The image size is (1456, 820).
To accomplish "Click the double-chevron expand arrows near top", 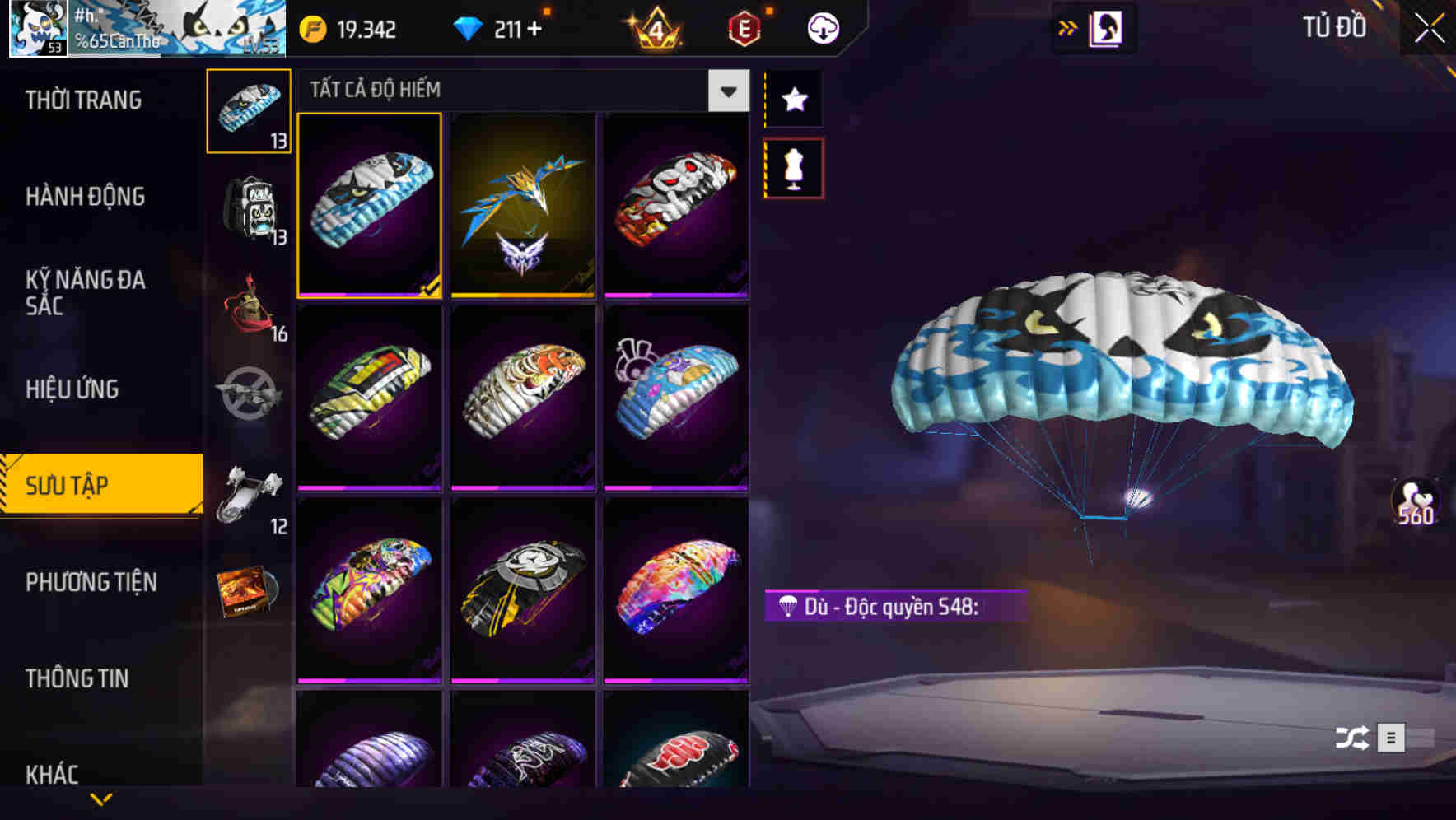I will coord(1068,26).
